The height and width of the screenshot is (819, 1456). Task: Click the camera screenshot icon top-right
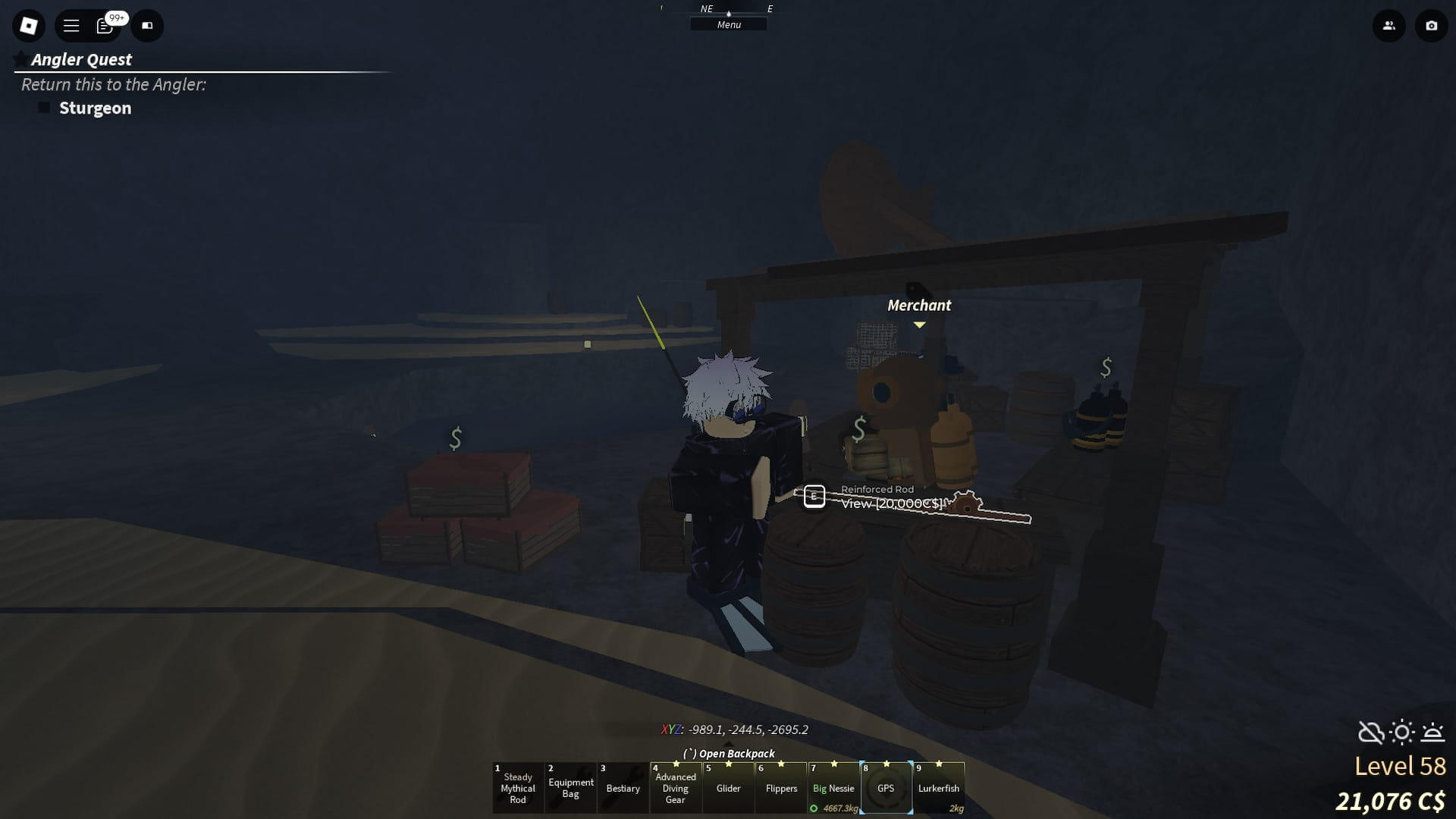click(x=1432, y=25)
